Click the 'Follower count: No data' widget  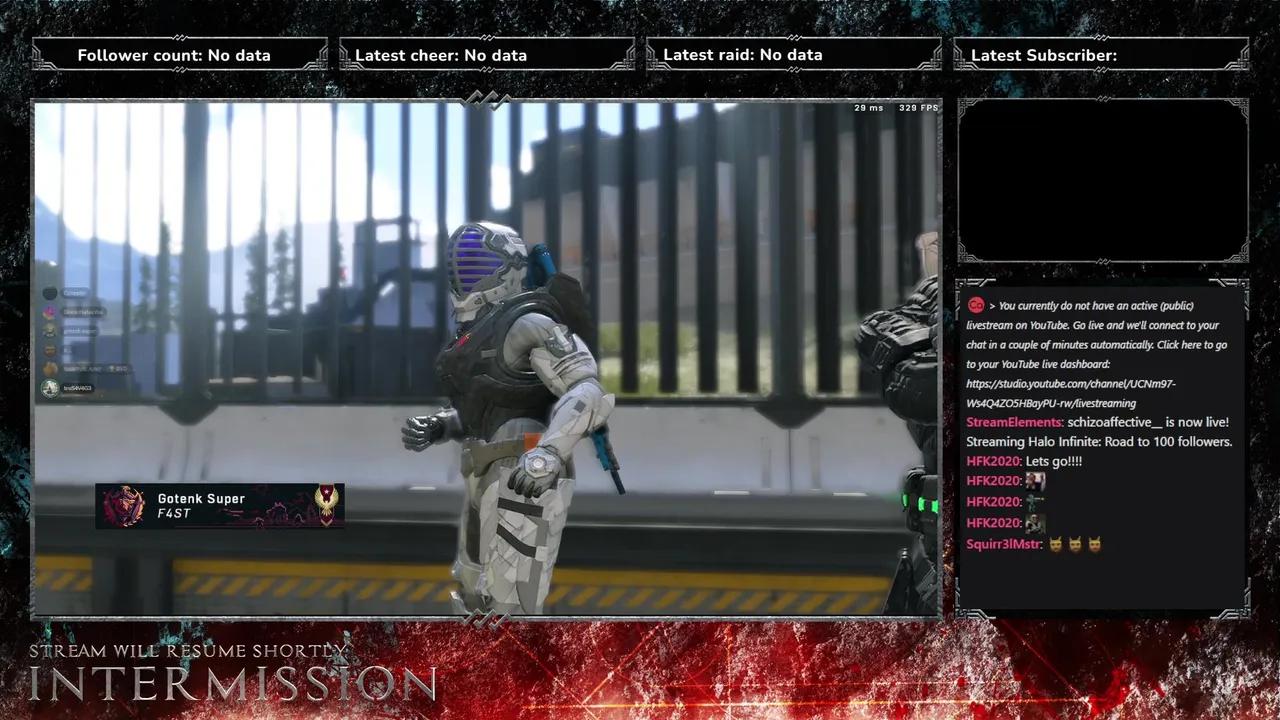(x=175, y=55)
